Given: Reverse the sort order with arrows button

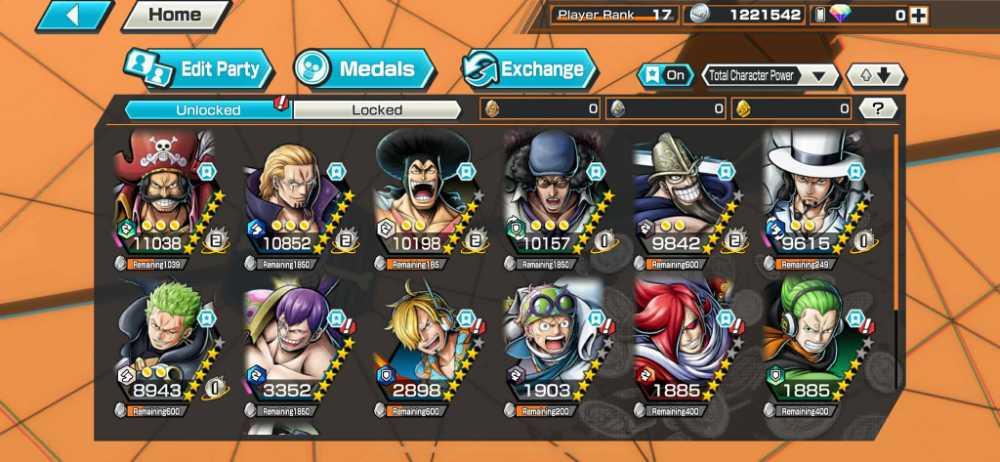Looking at the screenshot, I should [876, 76].
